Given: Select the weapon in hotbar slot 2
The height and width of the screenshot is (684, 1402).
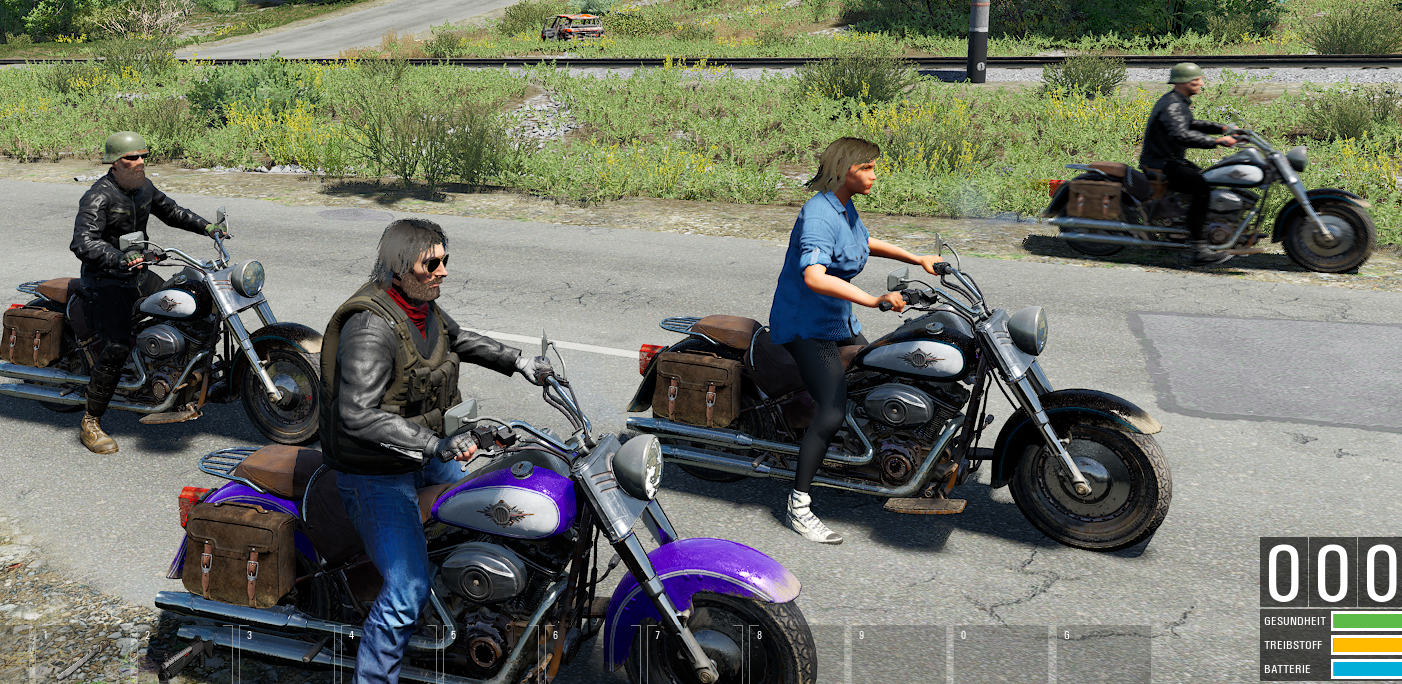Looking at the screenshot, I should [x=185, y=655].
